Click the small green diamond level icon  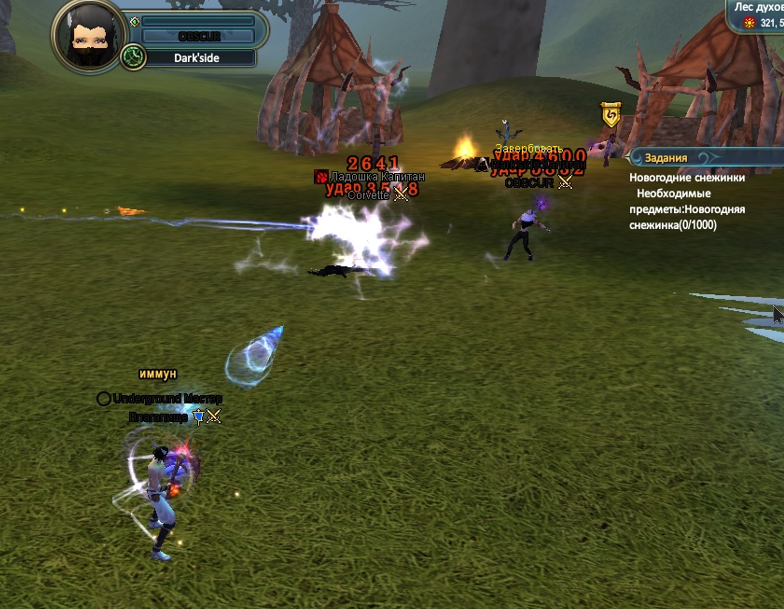point(134,21)
